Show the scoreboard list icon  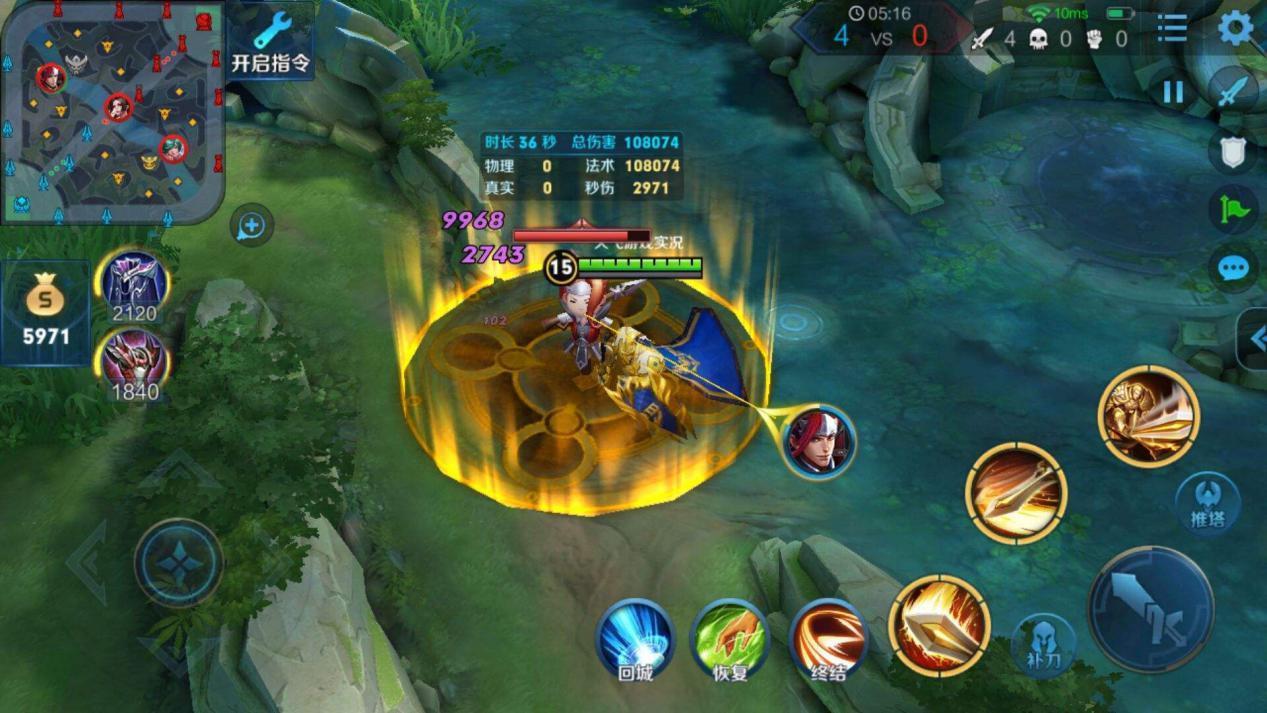click(x=1172, y=29)
